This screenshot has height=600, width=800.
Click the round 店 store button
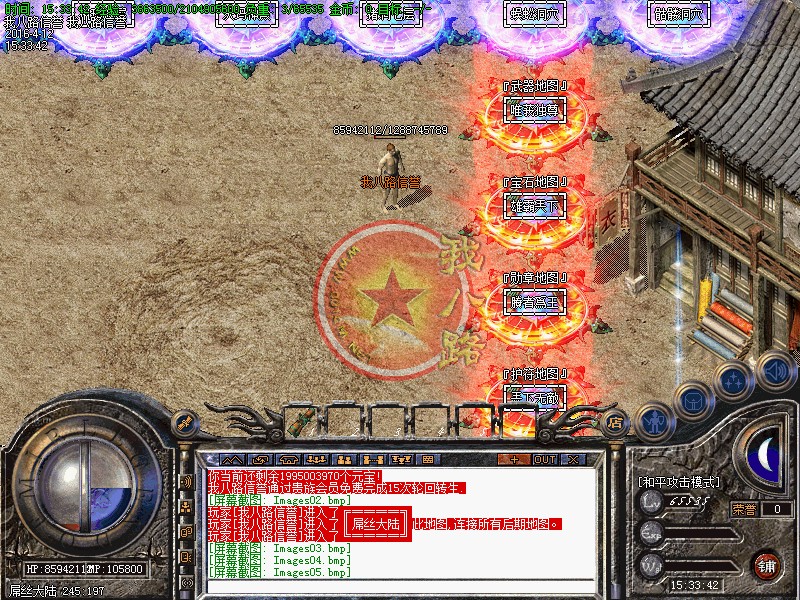616,423
